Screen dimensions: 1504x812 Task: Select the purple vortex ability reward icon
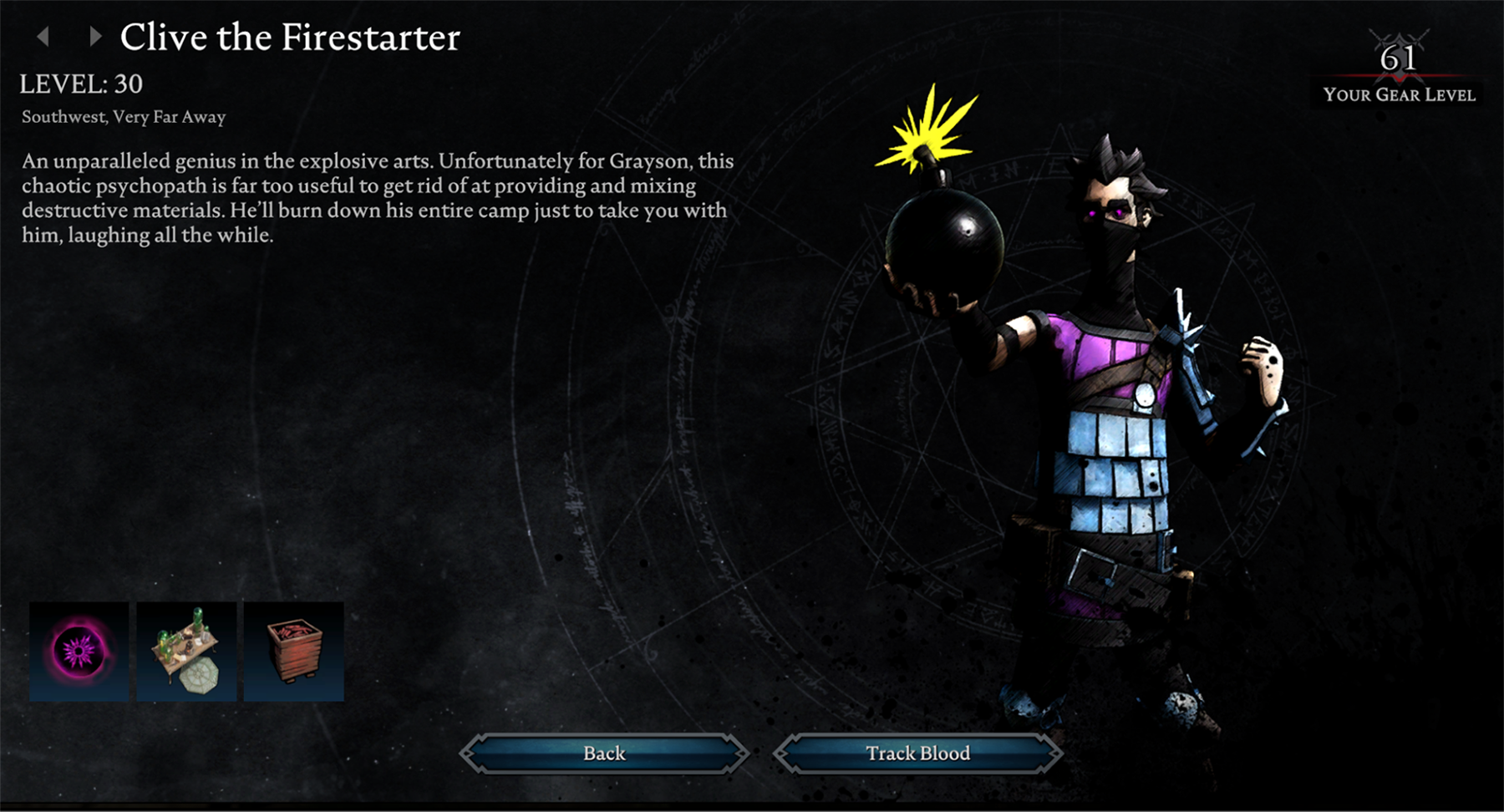[x=79, y=652]
